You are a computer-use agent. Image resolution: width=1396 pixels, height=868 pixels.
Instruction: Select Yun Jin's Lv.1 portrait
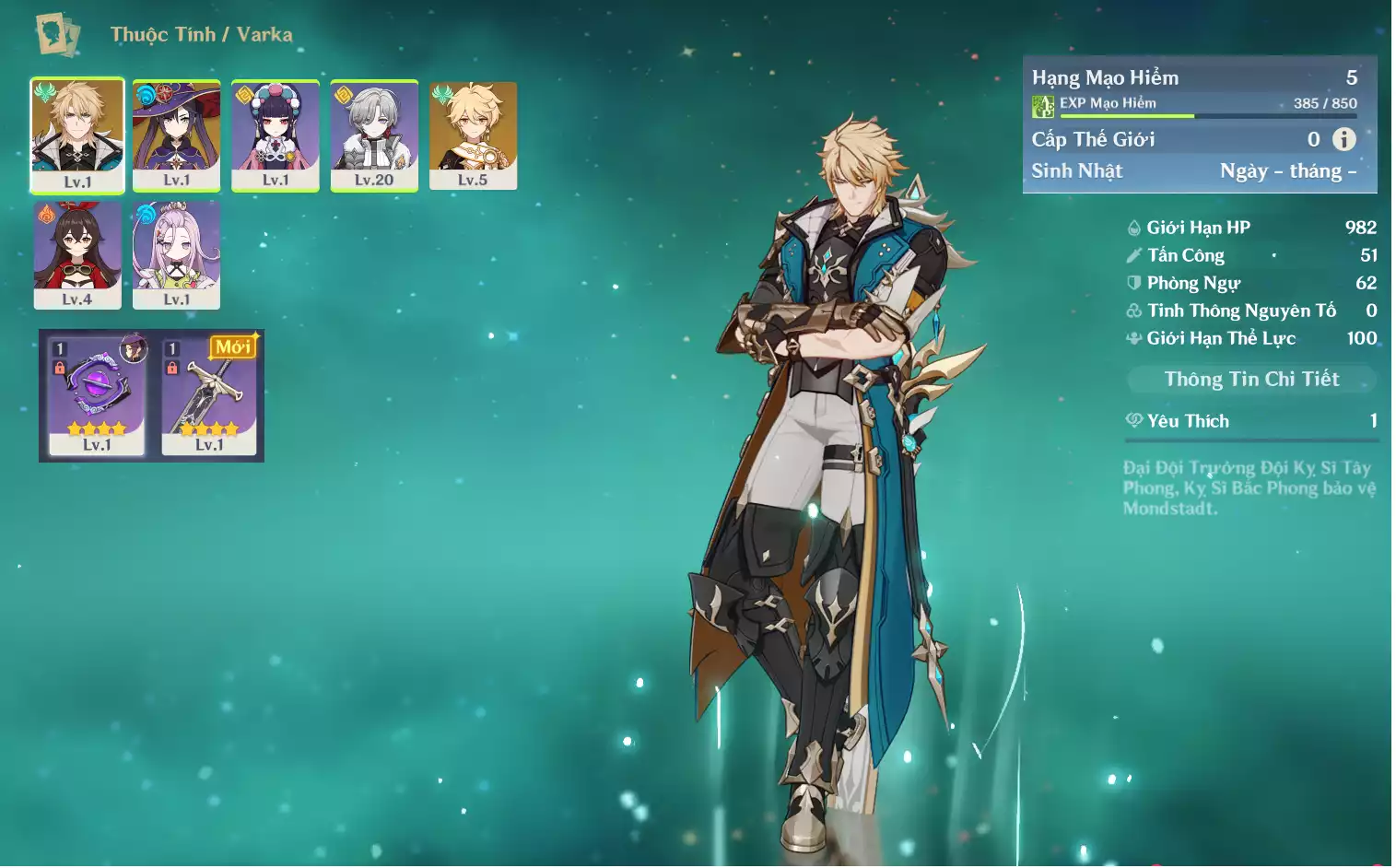point(275,135)
